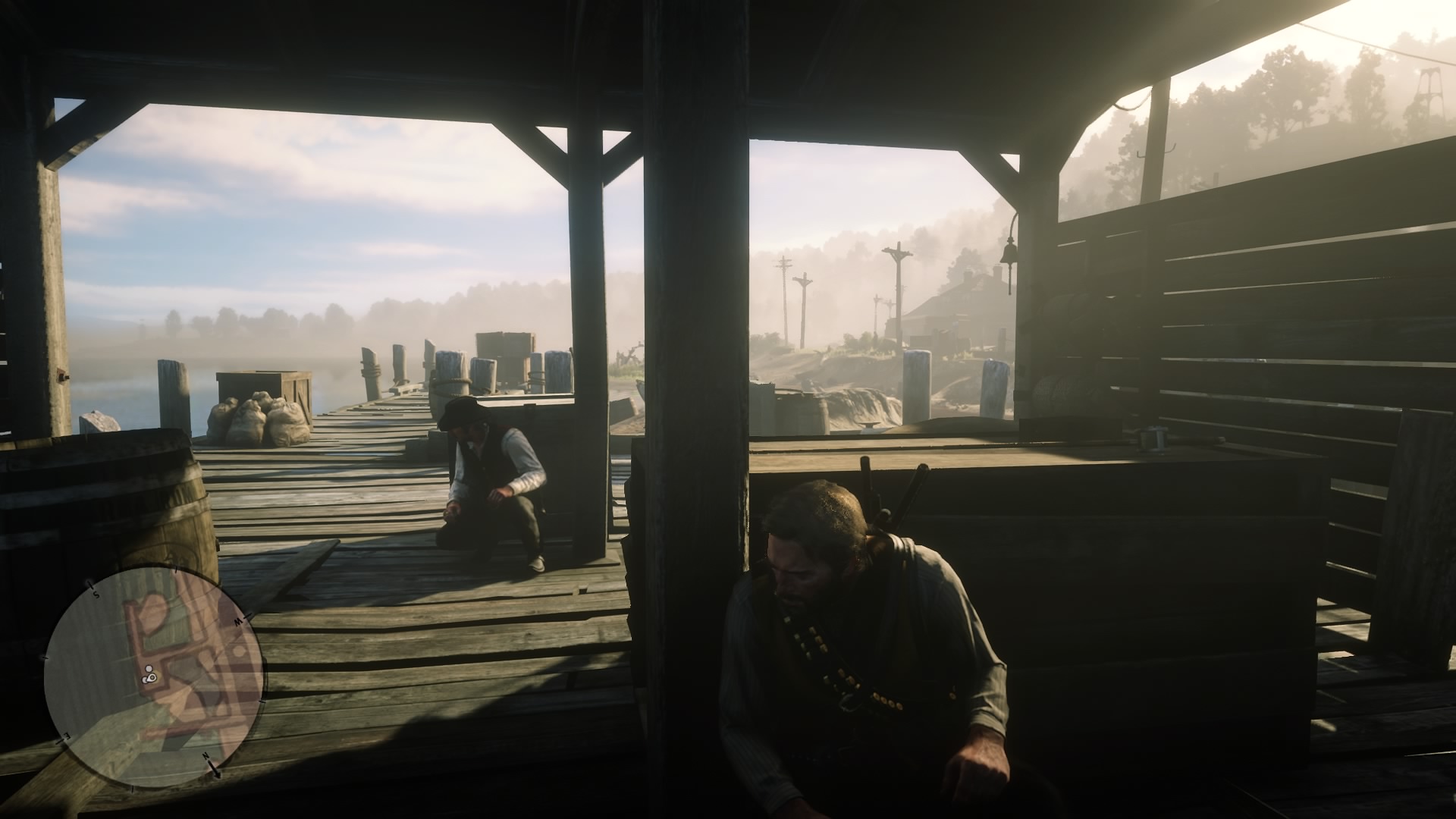Click the player arrow icon on the minimap
The height and width of the screenshot is (819, 1456).
pyautogui.click(x=151, y=678)
